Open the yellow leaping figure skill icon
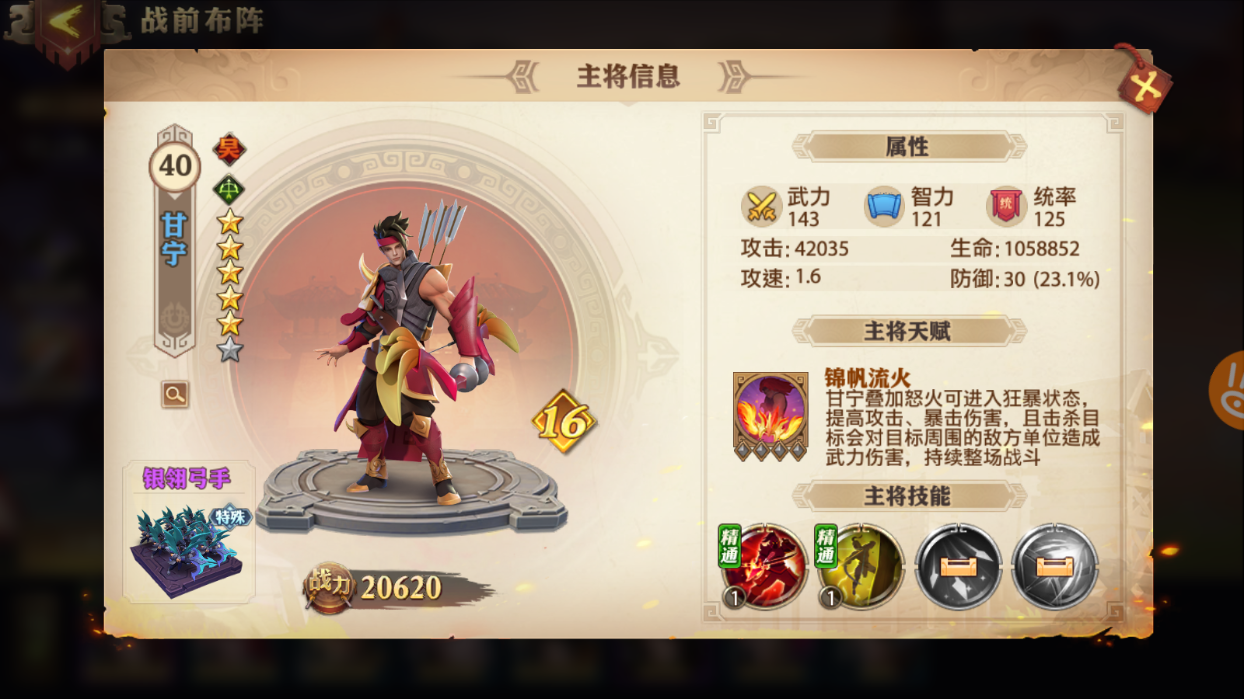The width and height of the screenshot is (1244, 699). point(860,566)
